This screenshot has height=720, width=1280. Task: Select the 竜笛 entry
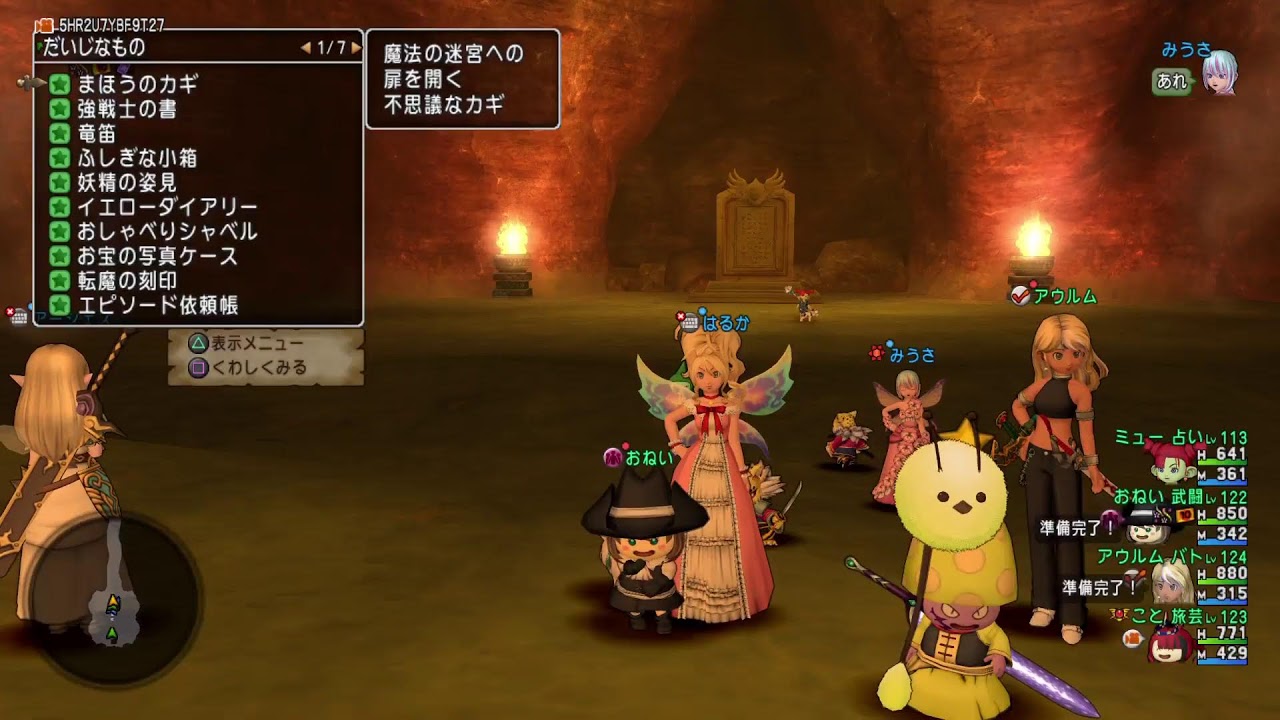click(97, 133)
